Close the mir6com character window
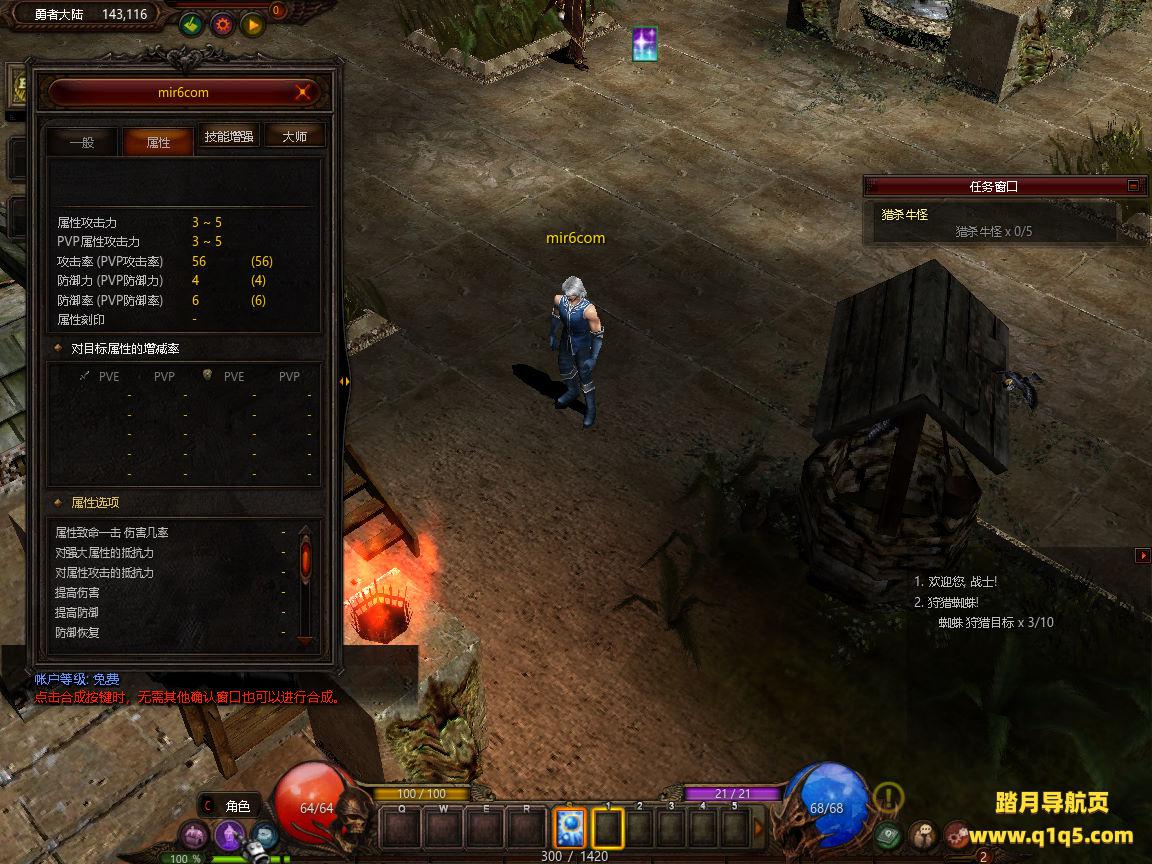The width and height of the screenshot is (1152, 864). 303,93
